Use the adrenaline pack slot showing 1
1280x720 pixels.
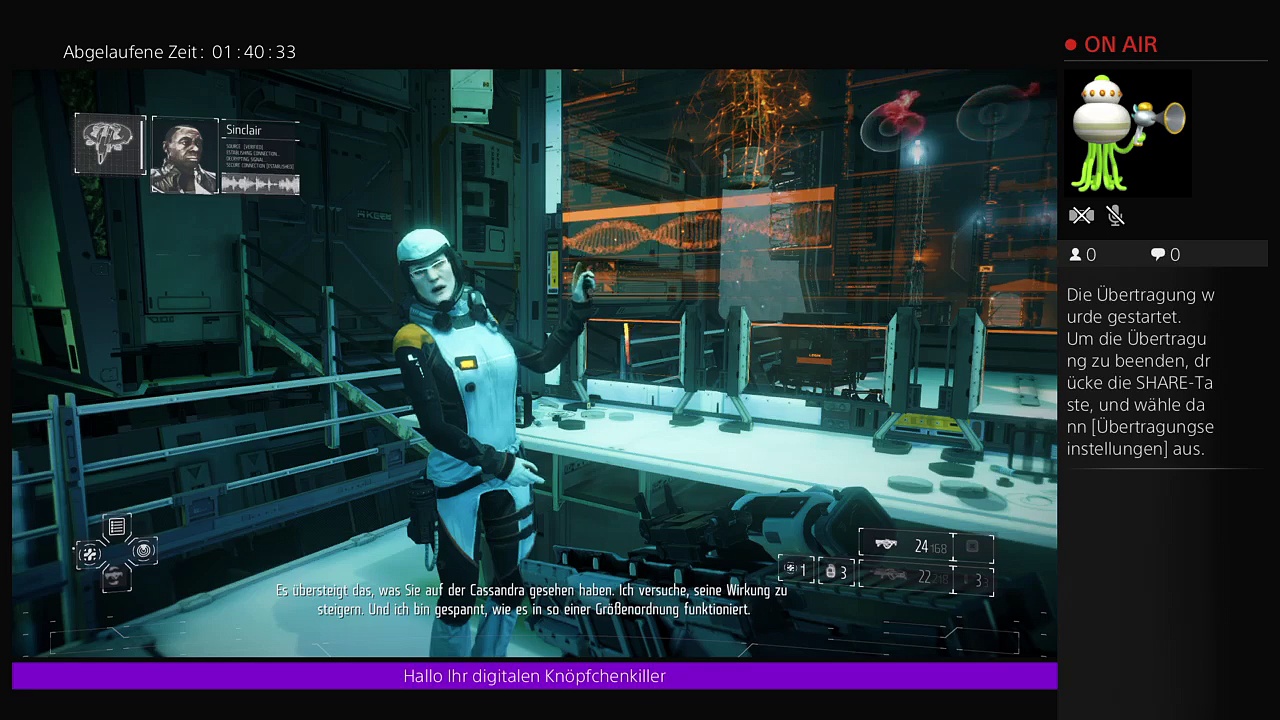[796, 570]
